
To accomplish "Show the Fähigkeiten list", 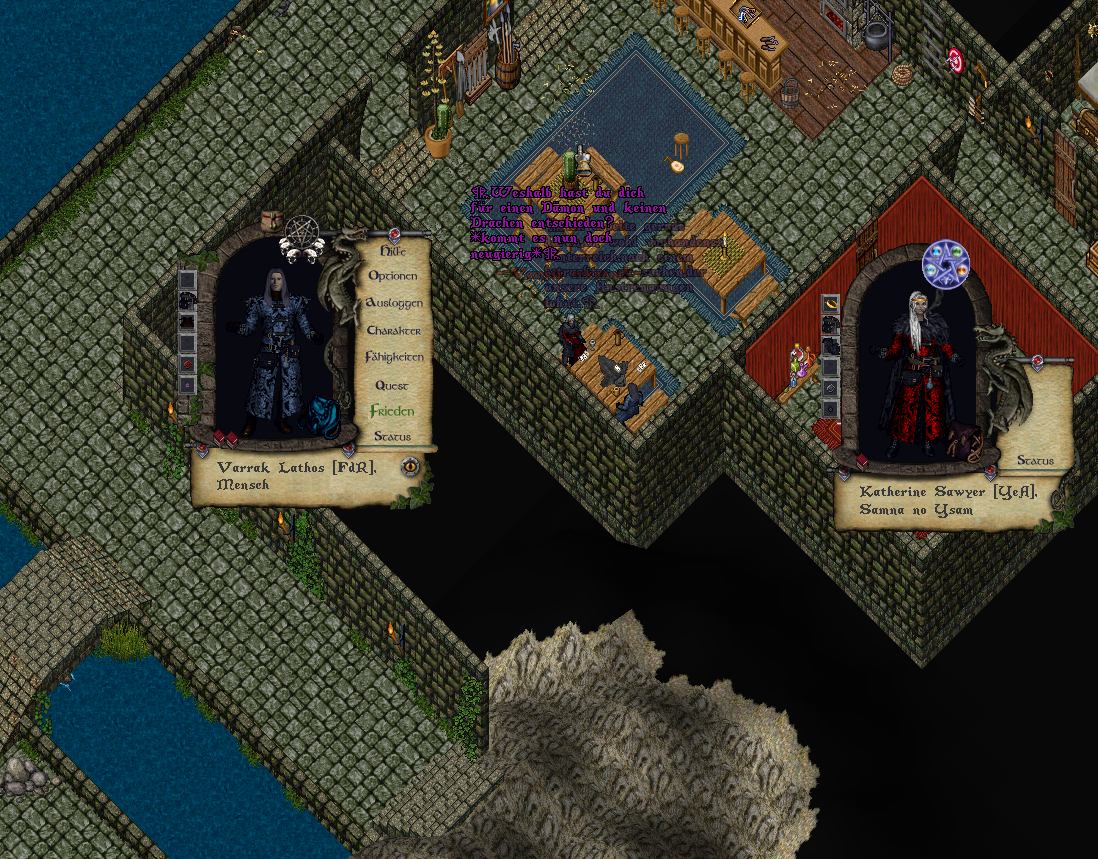I will [x=393, y=357].
